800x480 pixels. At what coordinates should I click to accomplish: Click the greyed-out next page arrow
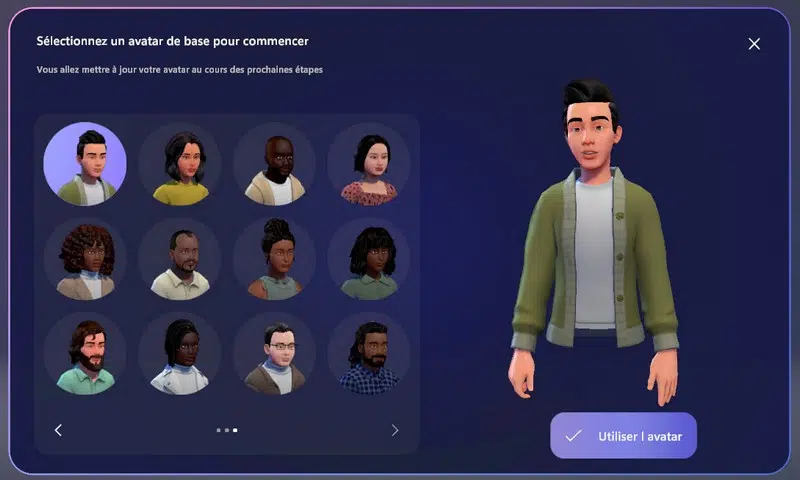[x=395, y=430]
